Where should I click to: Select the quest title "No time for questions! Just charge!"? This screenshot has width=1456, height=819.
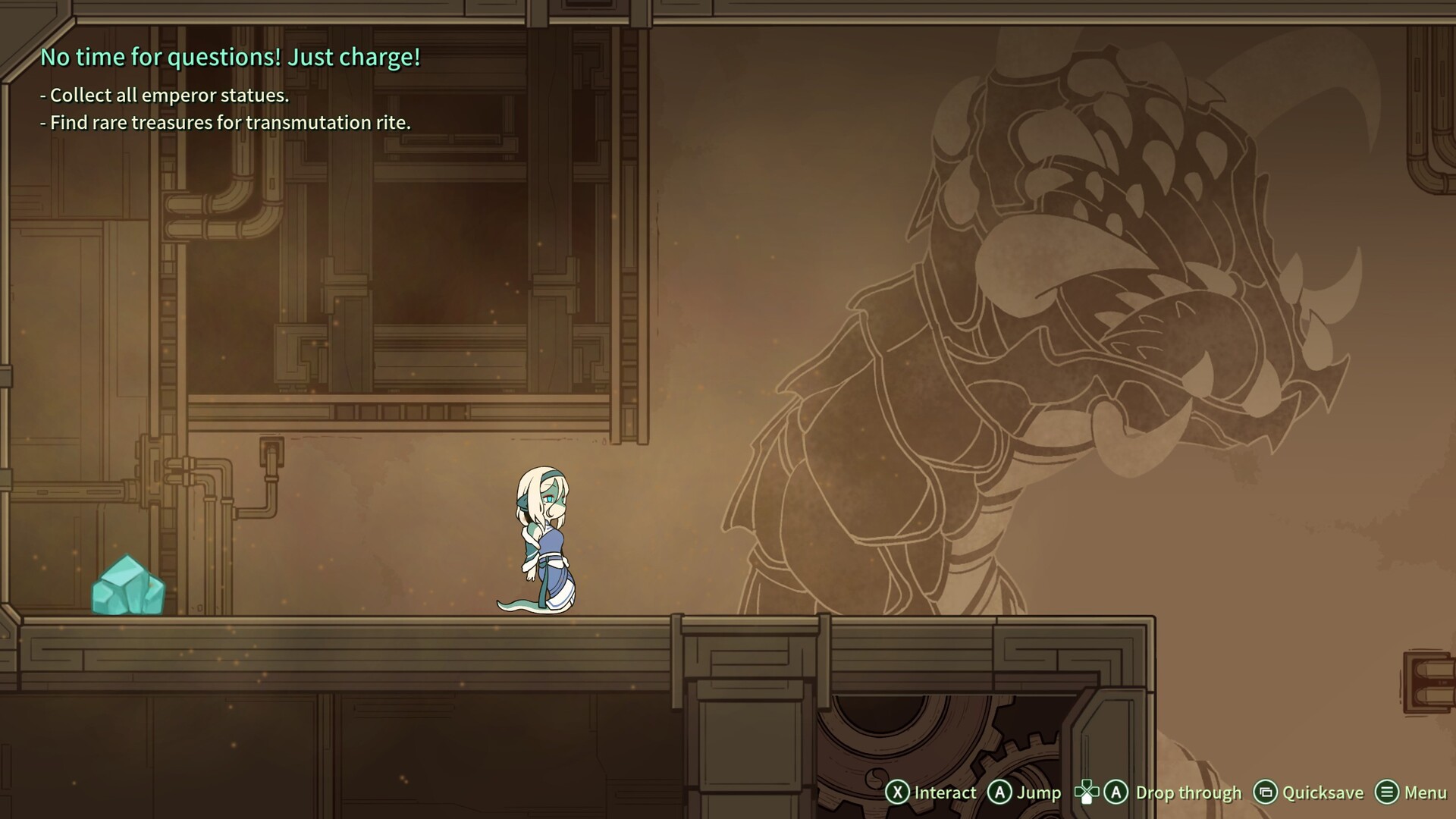(230, 58)
